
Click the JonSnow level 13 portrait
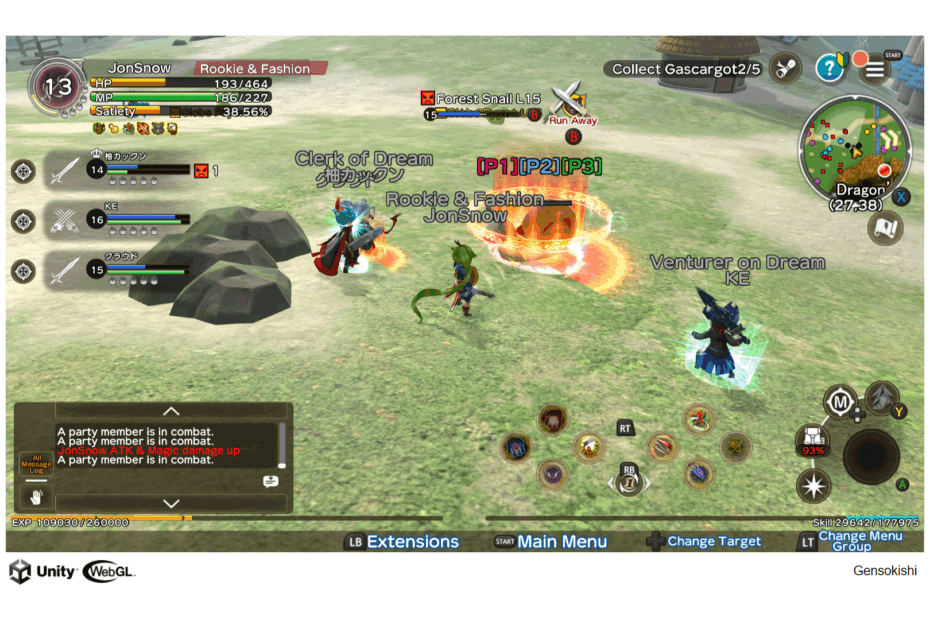pyautogui.click(x=57, y=87)
